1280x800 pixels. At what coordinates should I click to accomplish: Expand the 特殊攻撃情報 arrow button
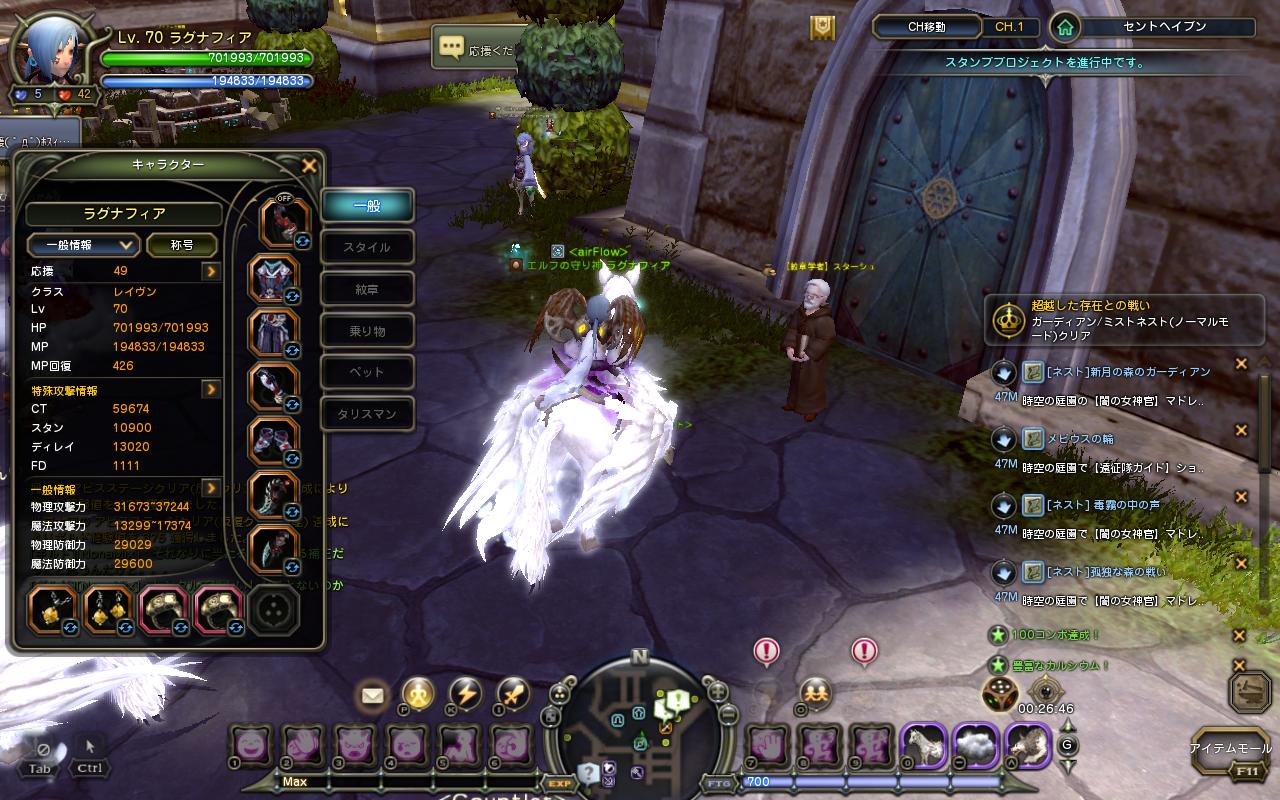point(211,389)
